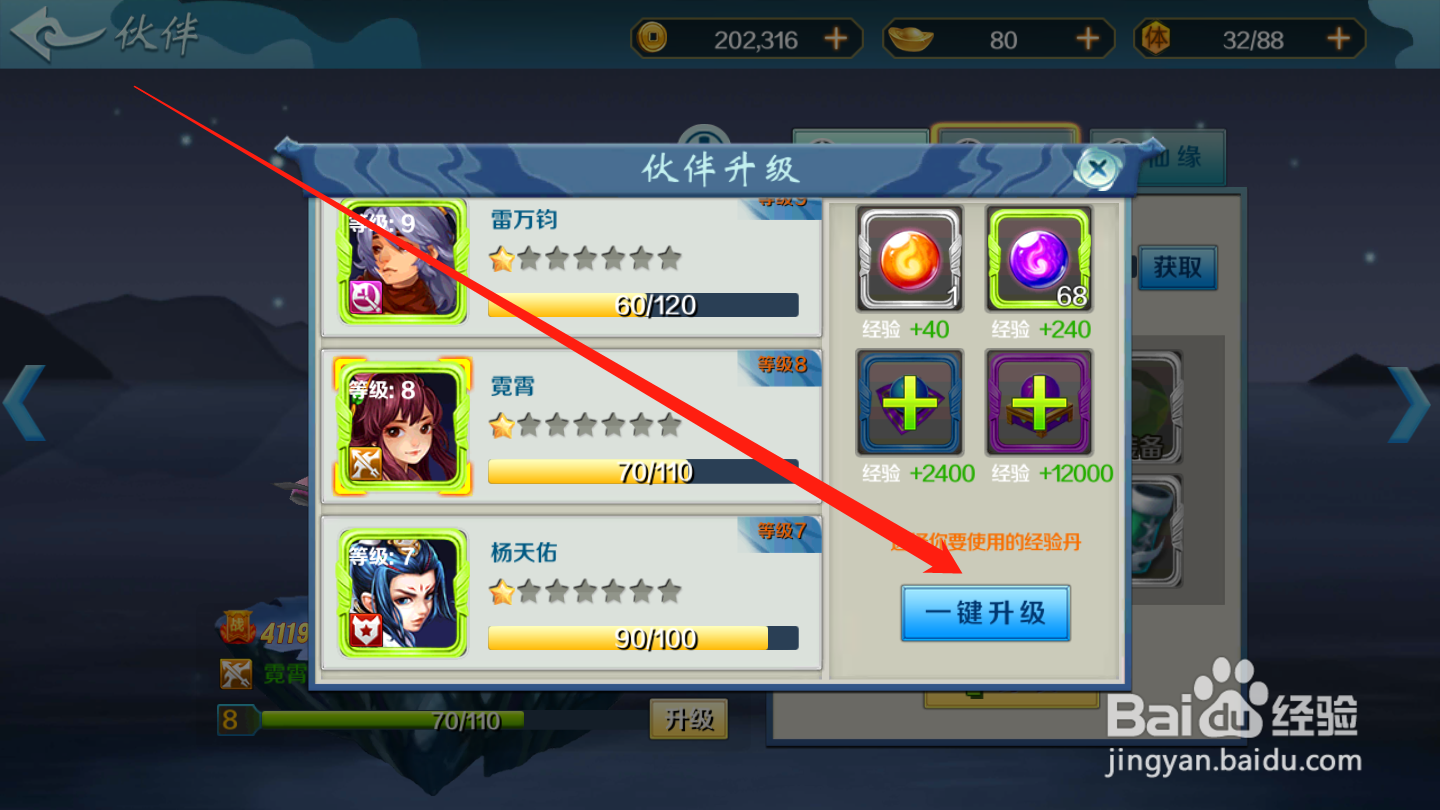Tap the plus button next to the coin total
The width and height of the screenshot is (1440, 810).
click(835, 39)
